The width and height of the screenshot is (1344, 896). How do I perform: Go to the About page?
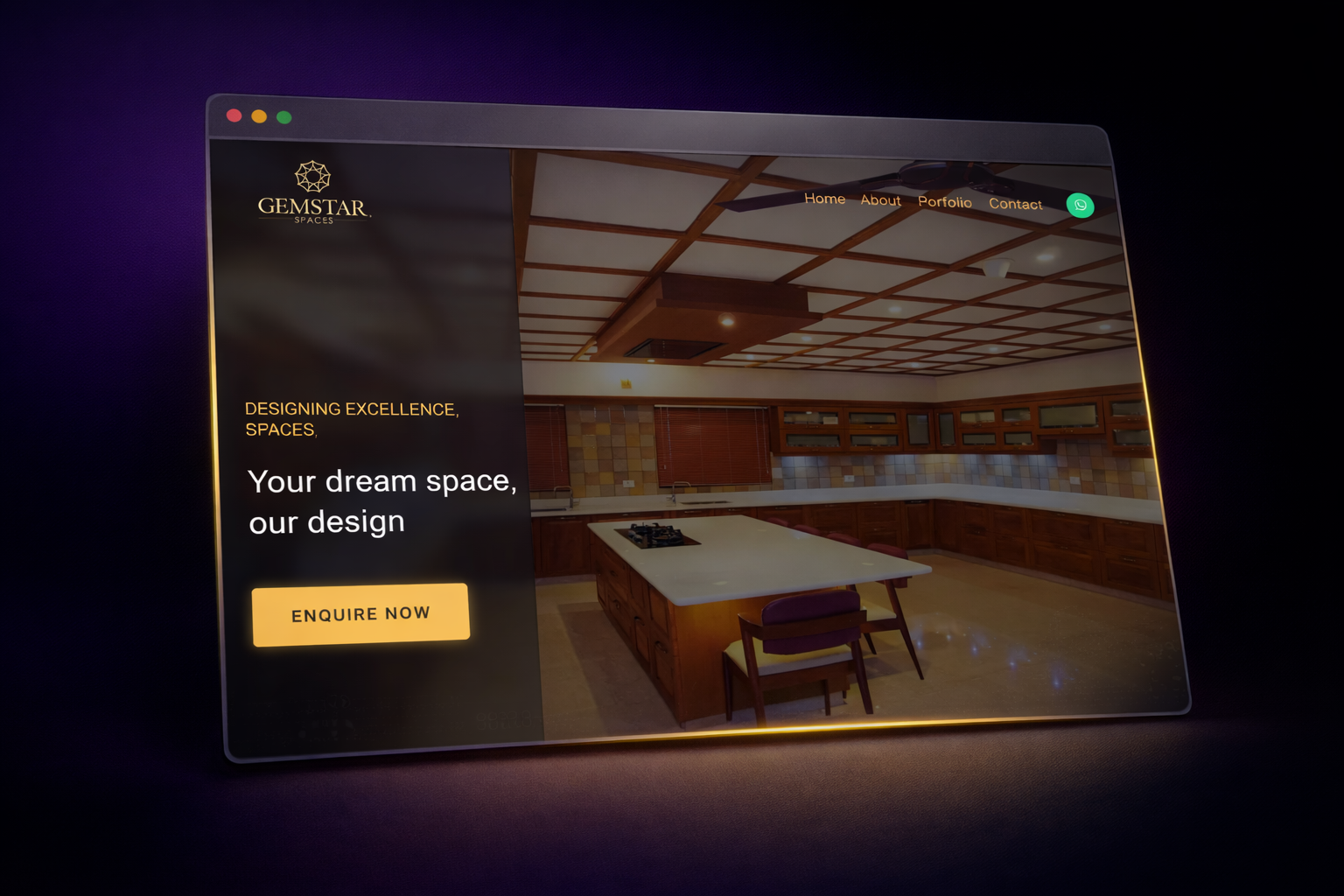[x=880, y=200]
